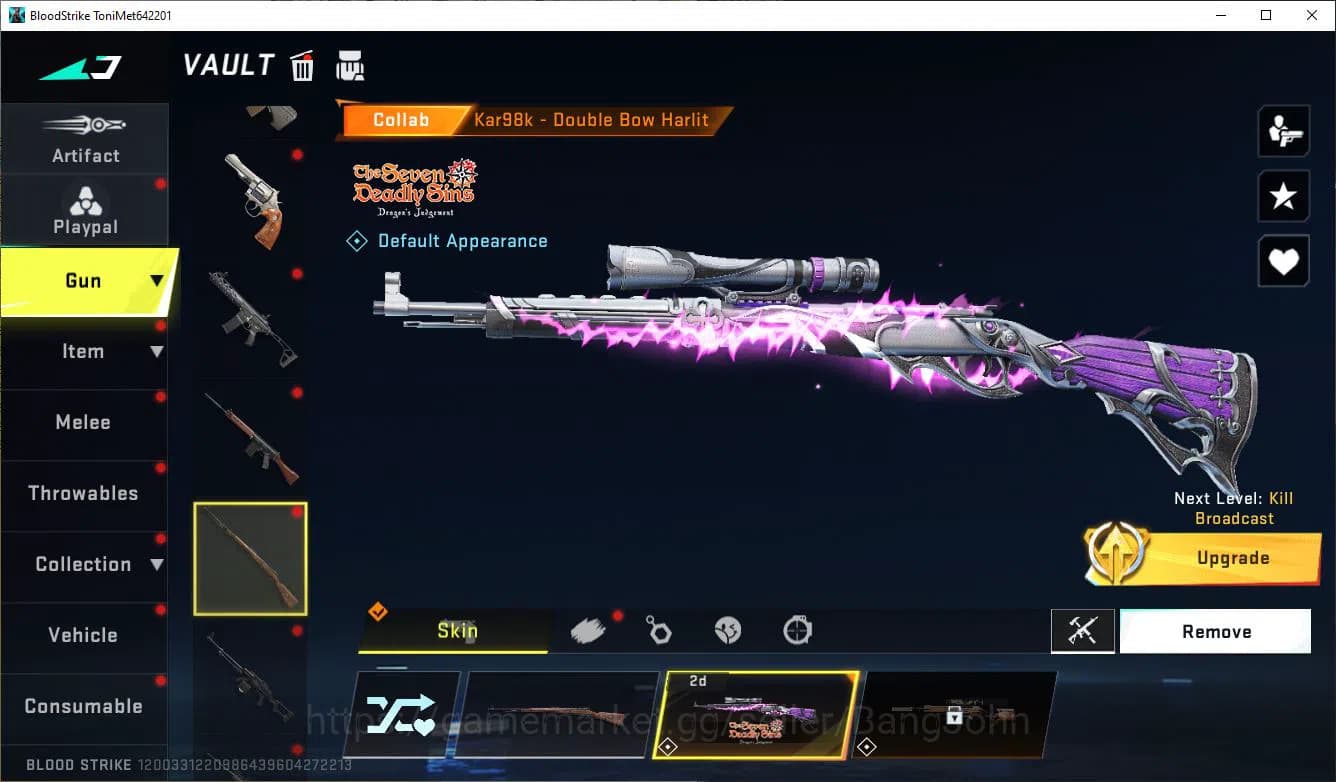Toggle Default Appearance option
Image resolution: width=1336 pixels, height=782 pixels.
(447, 240)
